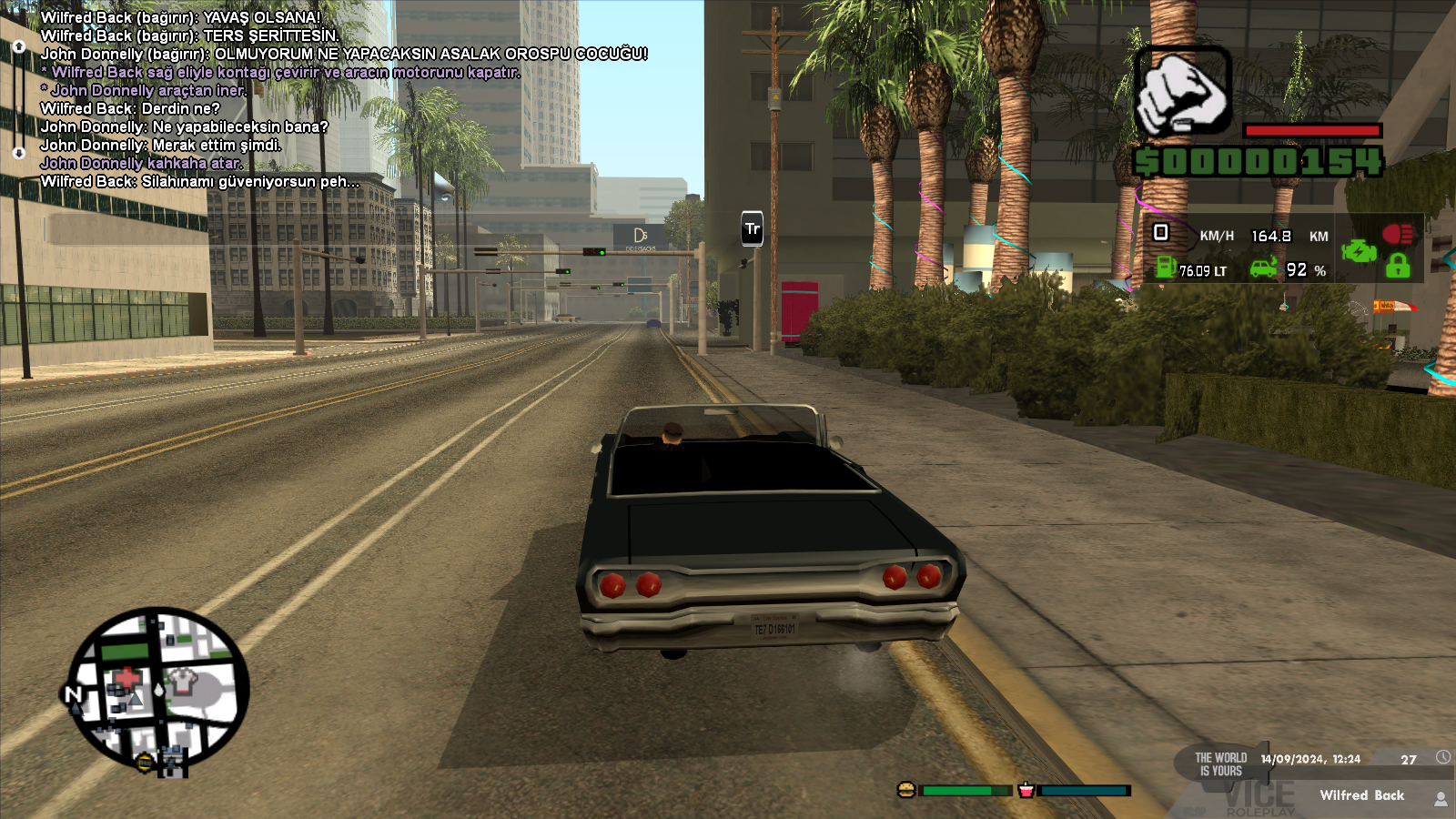The width and height of the screenshot is (1456, 819).
Task: Click the car damage health icon
Action: tap(1263, 268)
